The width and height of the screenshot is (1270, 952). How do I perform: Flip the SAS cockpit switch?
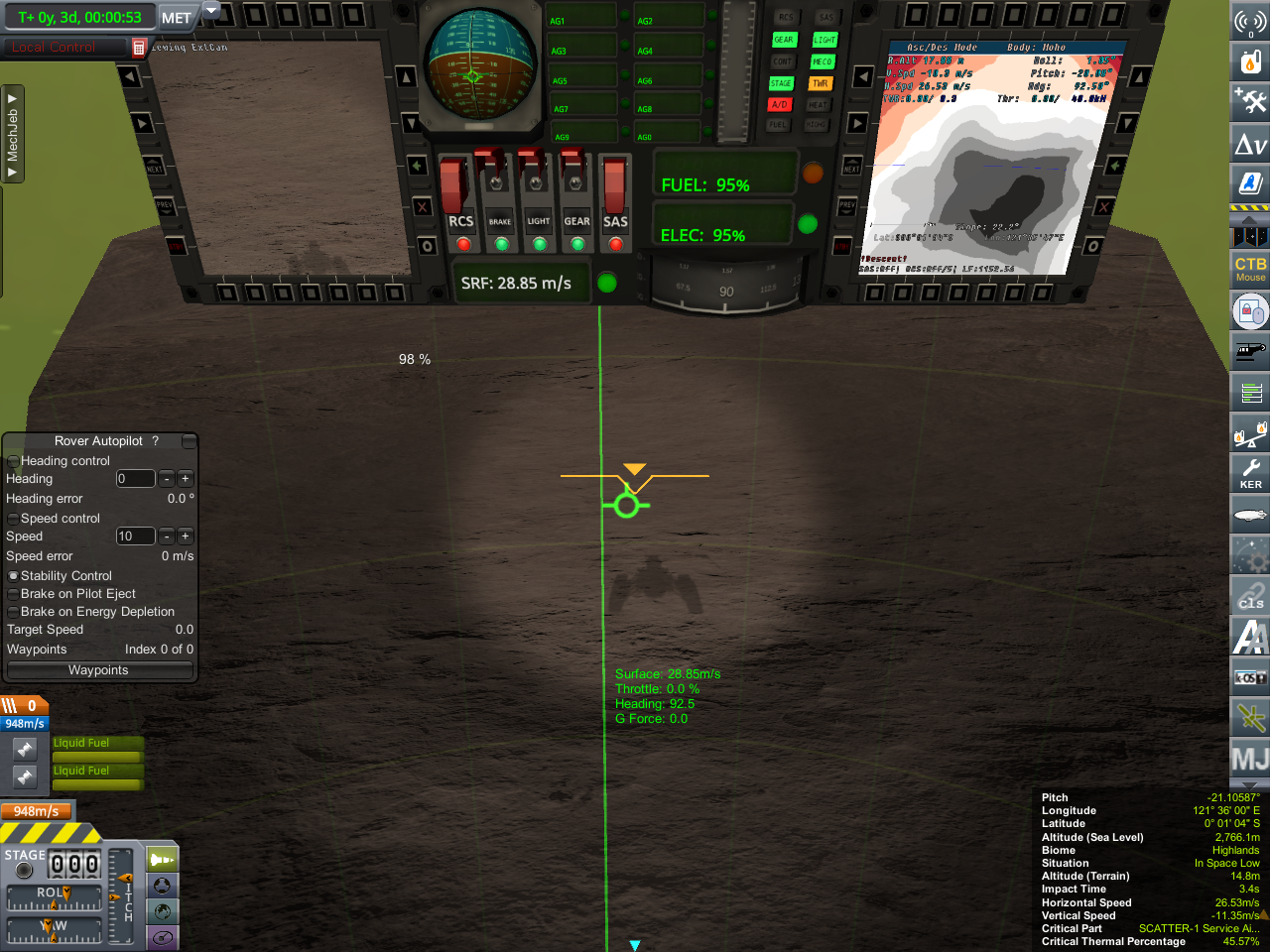615,185
